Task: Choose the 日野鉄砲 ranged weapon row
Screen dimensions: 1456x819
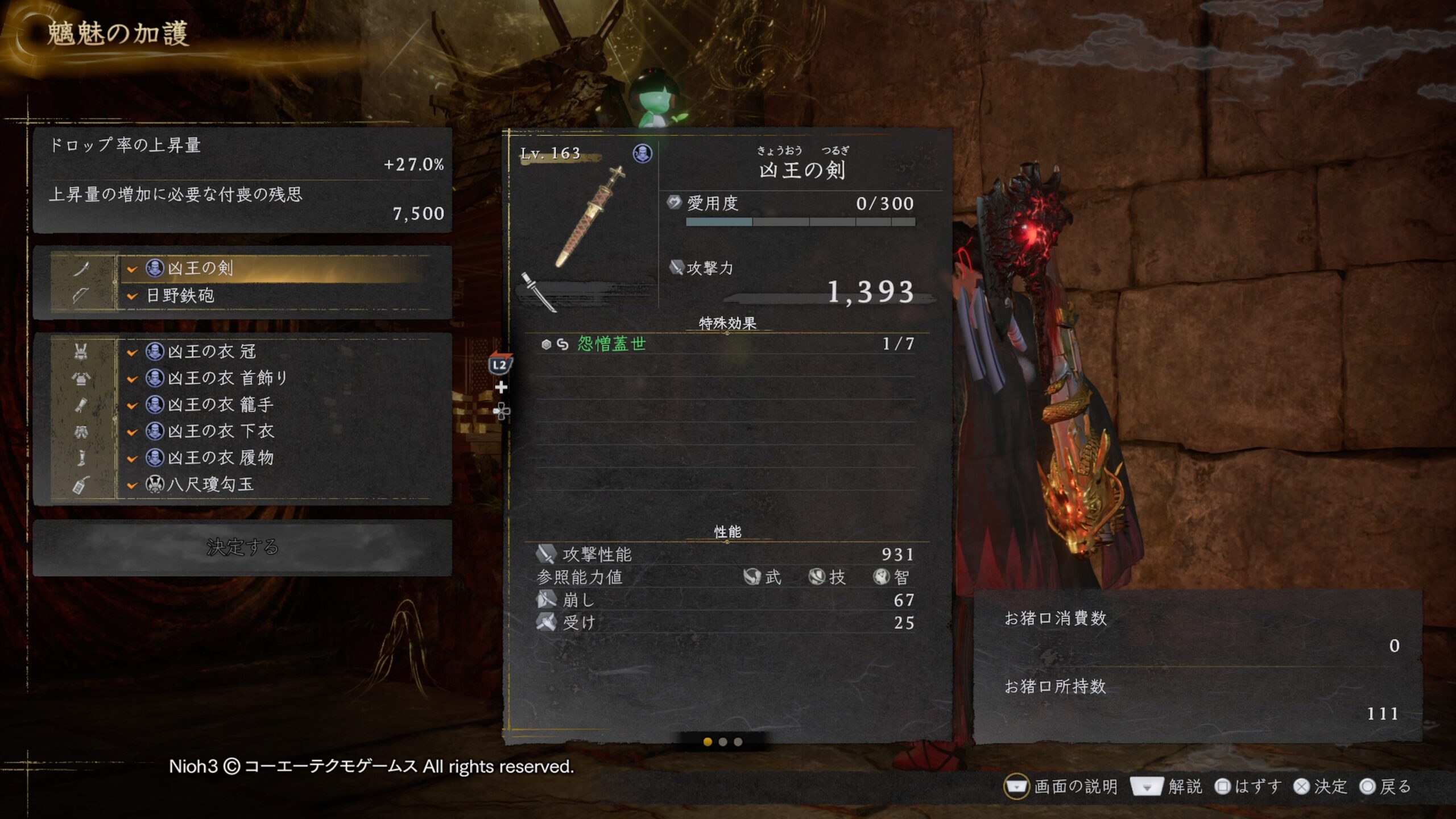Action: 273,295
